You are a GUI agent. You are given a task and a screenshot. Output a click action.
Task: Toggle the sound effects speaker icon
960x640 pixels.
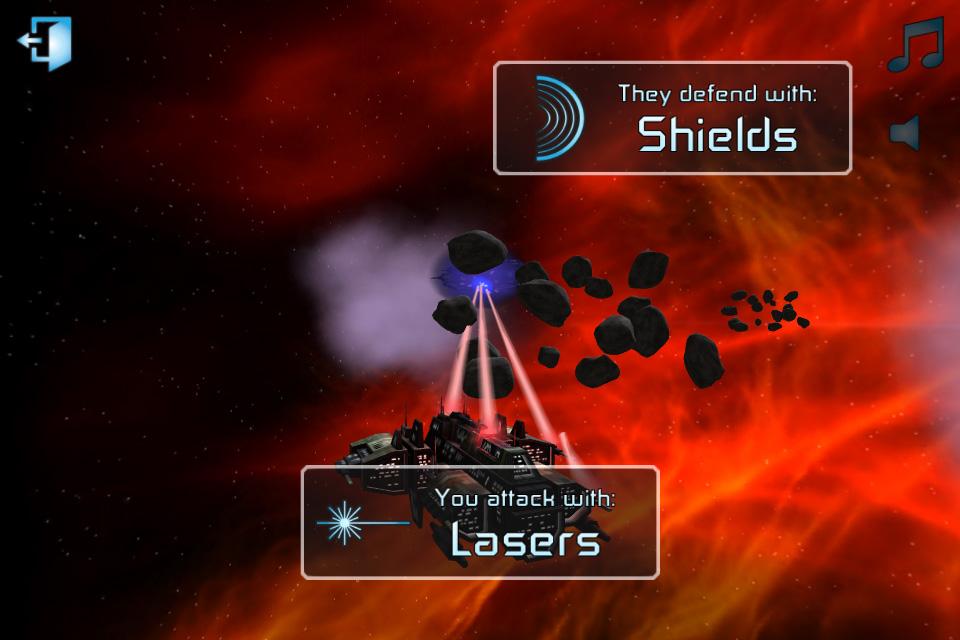905,132
